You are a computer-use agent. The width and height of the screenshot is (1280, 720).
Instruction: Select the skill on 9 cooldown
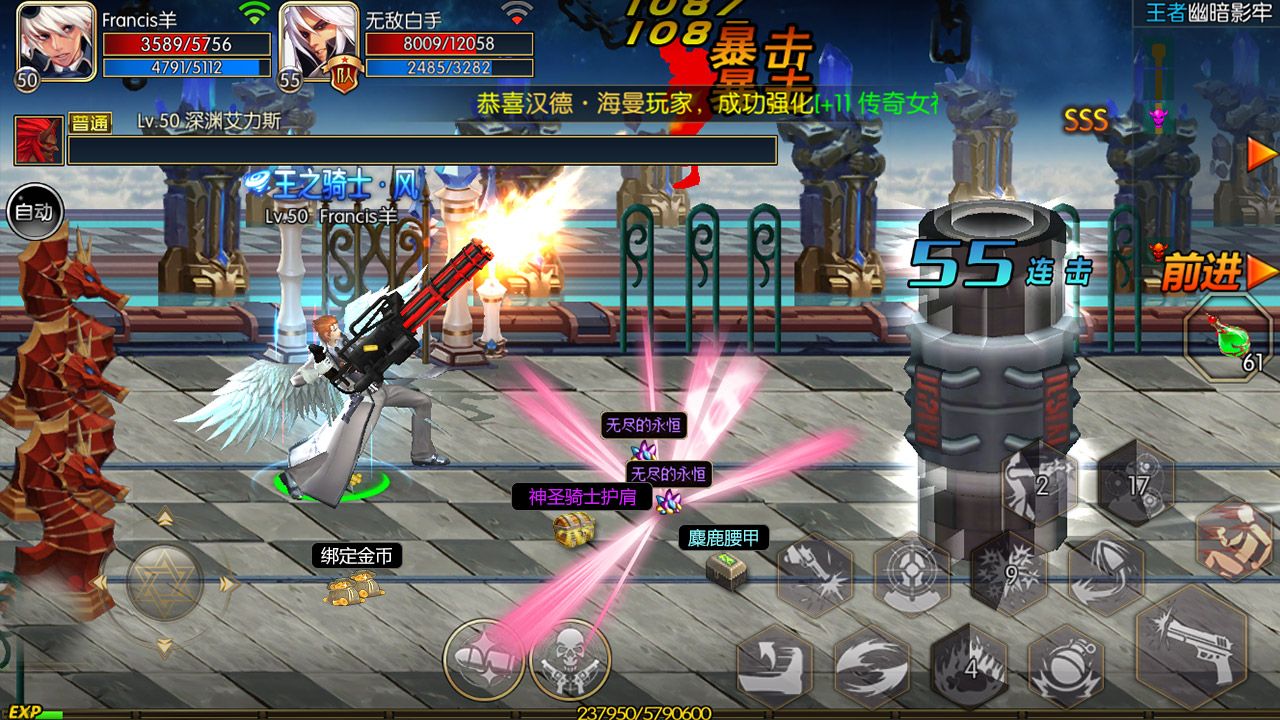click(x=1009, y=574)
